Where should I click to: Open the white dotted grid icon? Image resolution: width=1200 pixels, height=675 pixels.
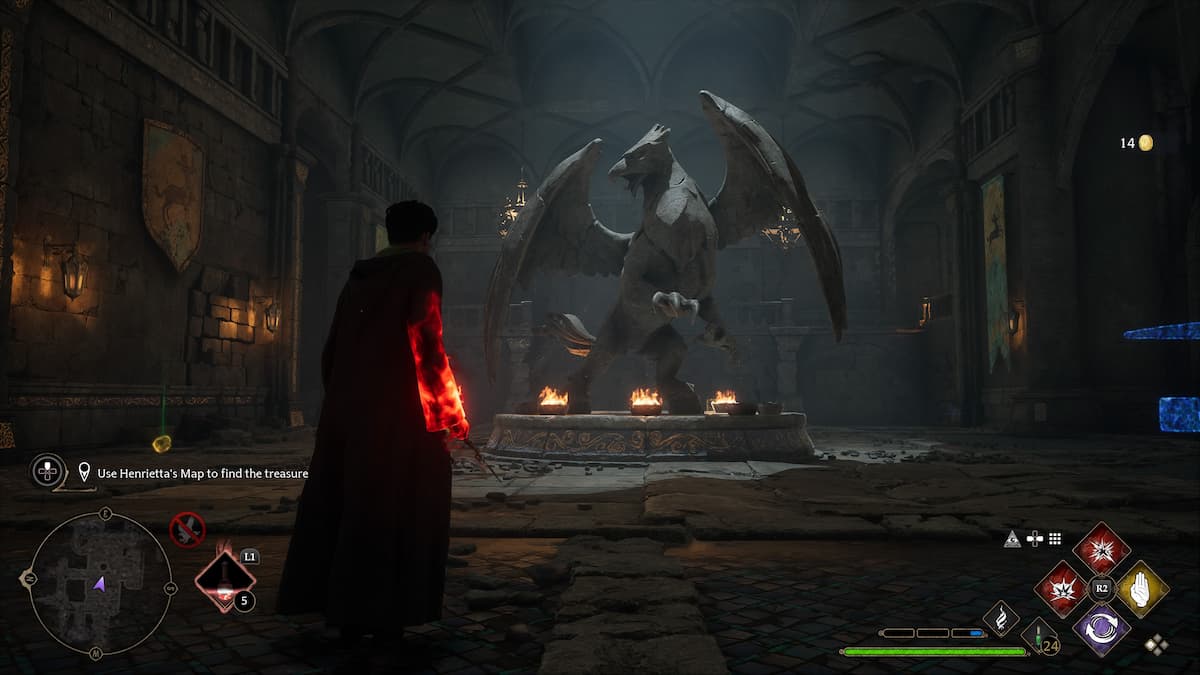(x=1054, y=539)
